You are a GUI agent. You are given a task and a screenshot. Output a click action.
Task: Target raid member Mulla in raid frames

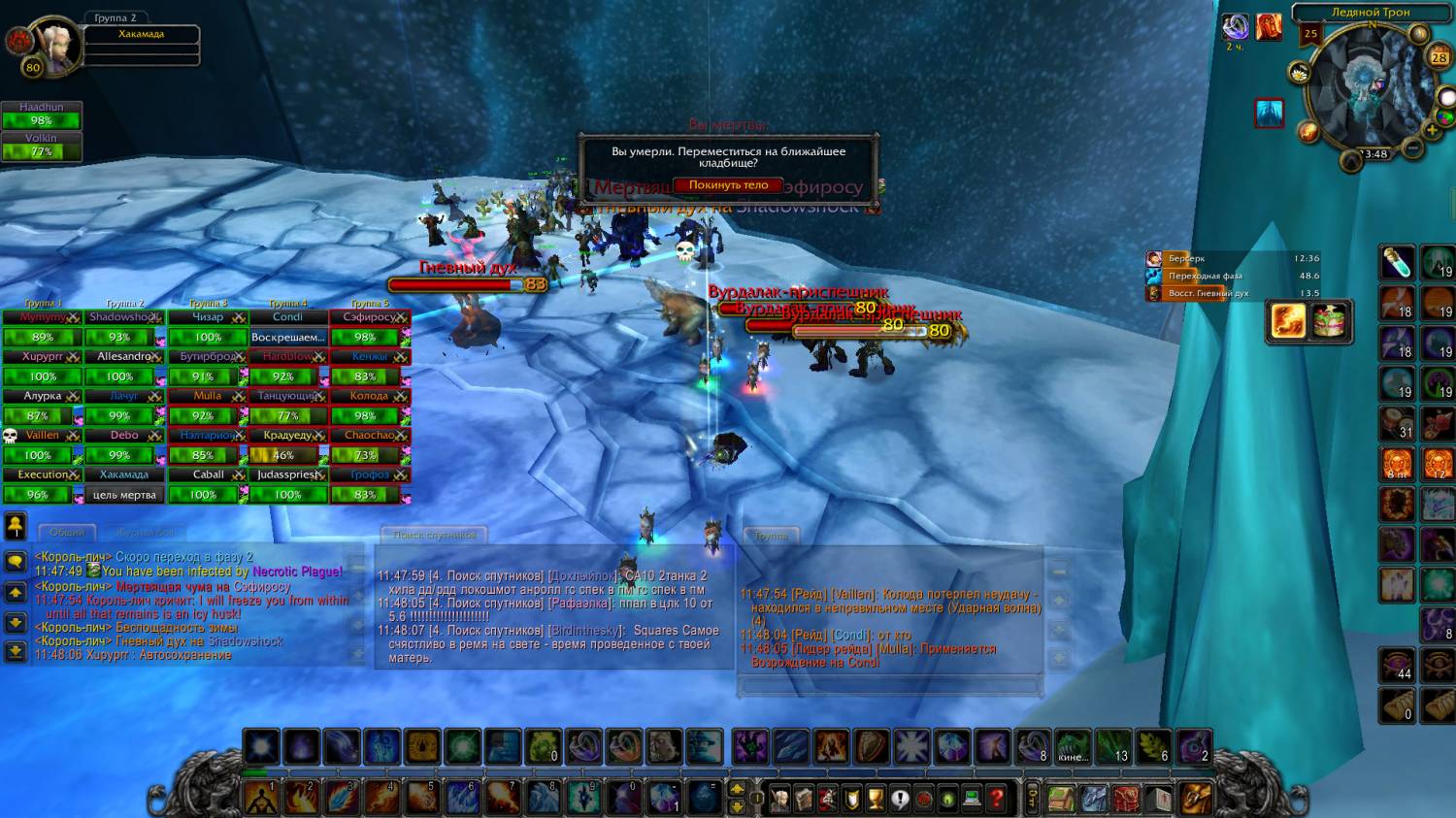pos(207,396)
